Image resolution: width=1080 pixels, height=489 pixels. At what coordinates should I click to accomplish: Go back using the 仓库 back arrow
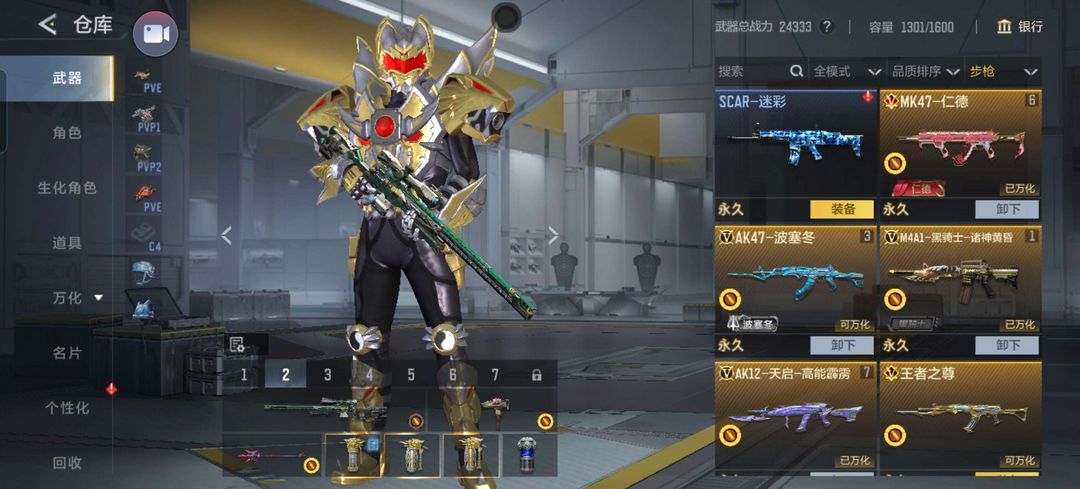point(47,25)
